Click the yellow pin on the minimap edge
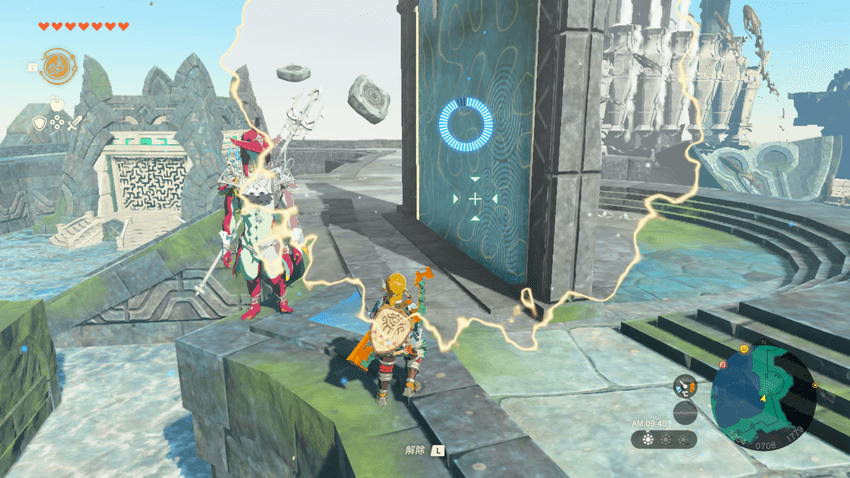Viewport: 850px width, 478px height. [744, 350]
